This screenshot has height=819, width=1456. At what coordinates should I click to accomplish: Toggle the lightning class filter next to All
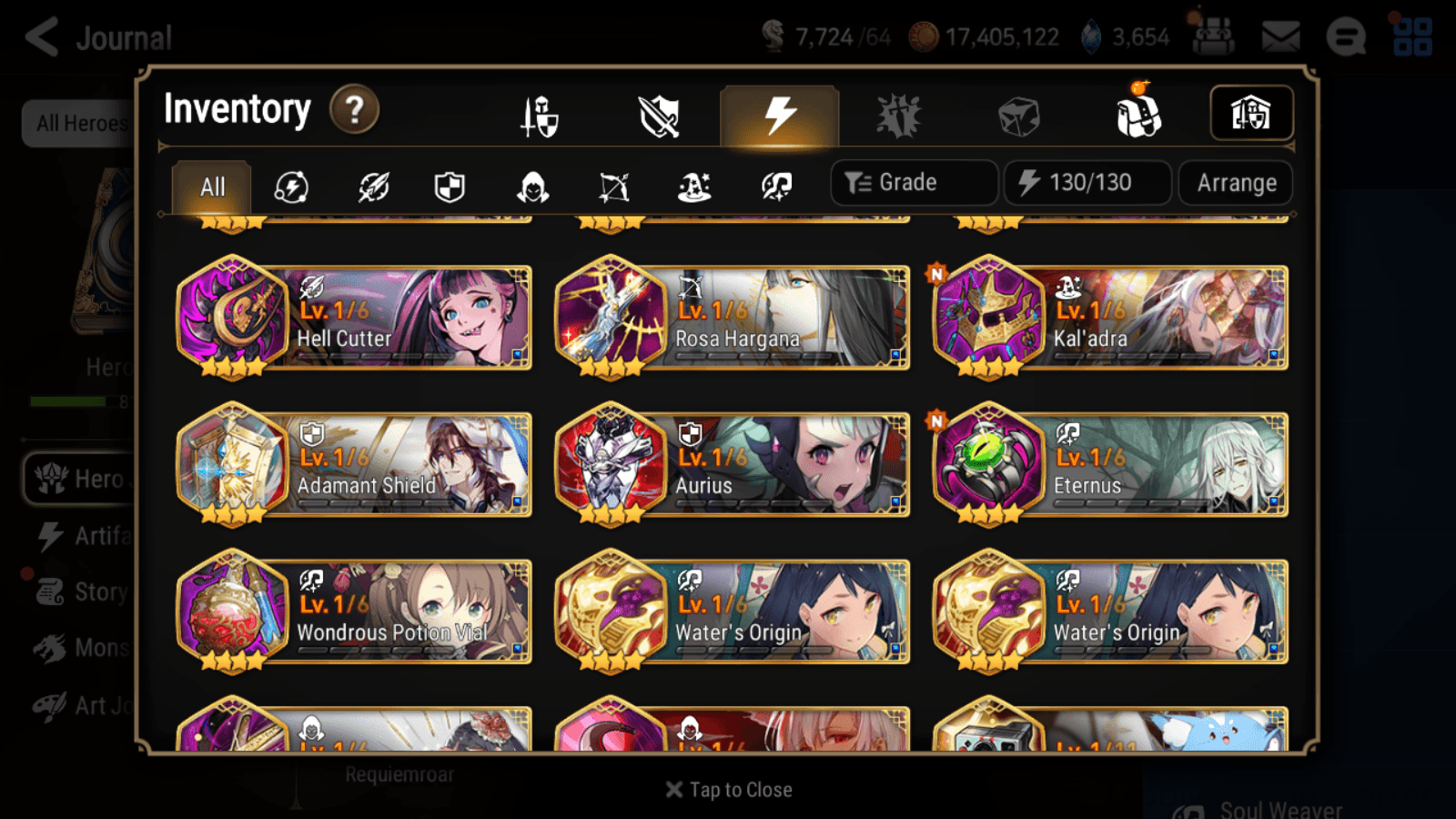pyautogui.click(x=289, y=187)
